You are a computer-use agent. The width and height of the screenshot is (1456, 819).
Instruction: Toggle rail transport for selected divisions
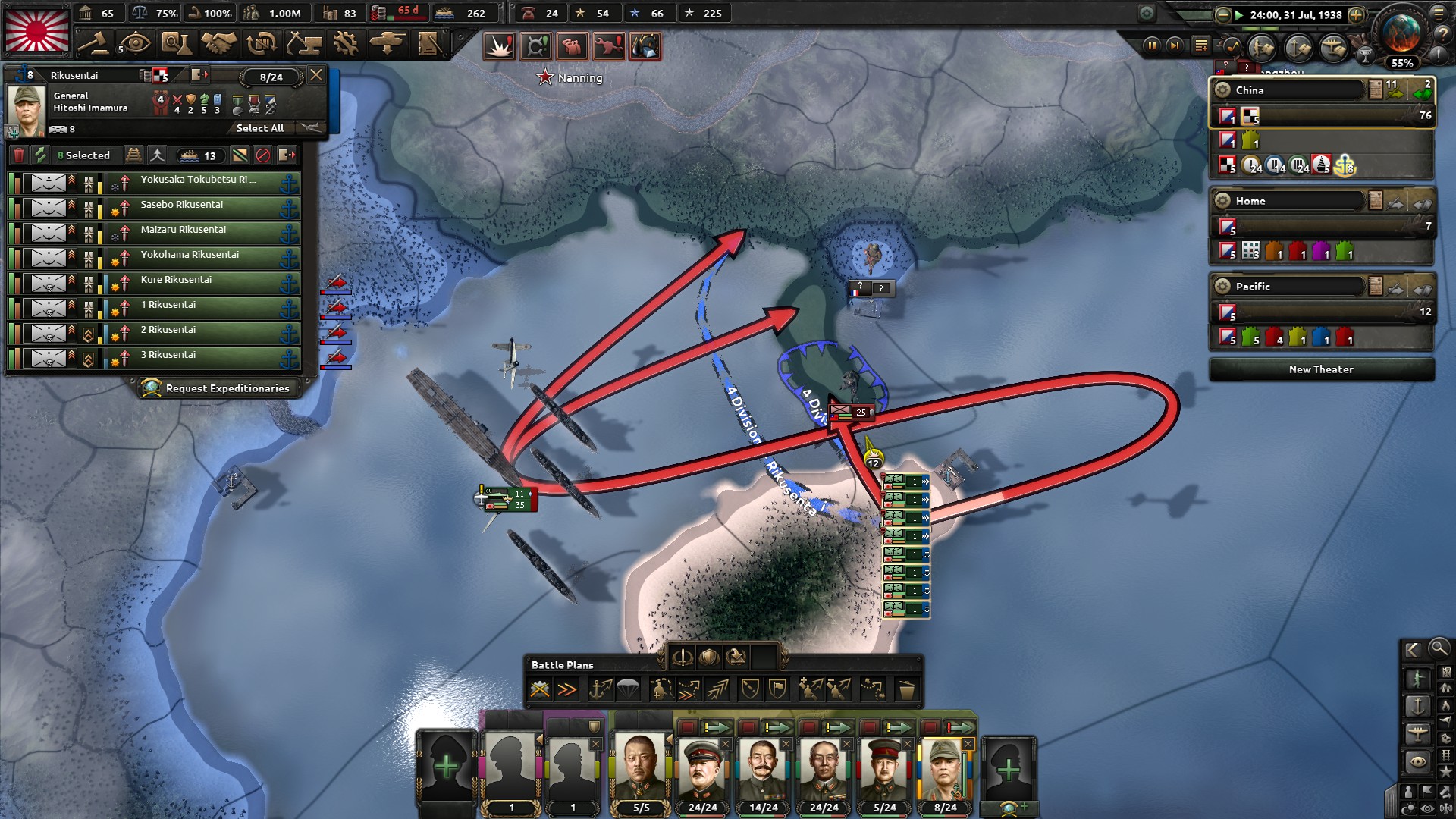pyautogui.click(x=133, y=156)
